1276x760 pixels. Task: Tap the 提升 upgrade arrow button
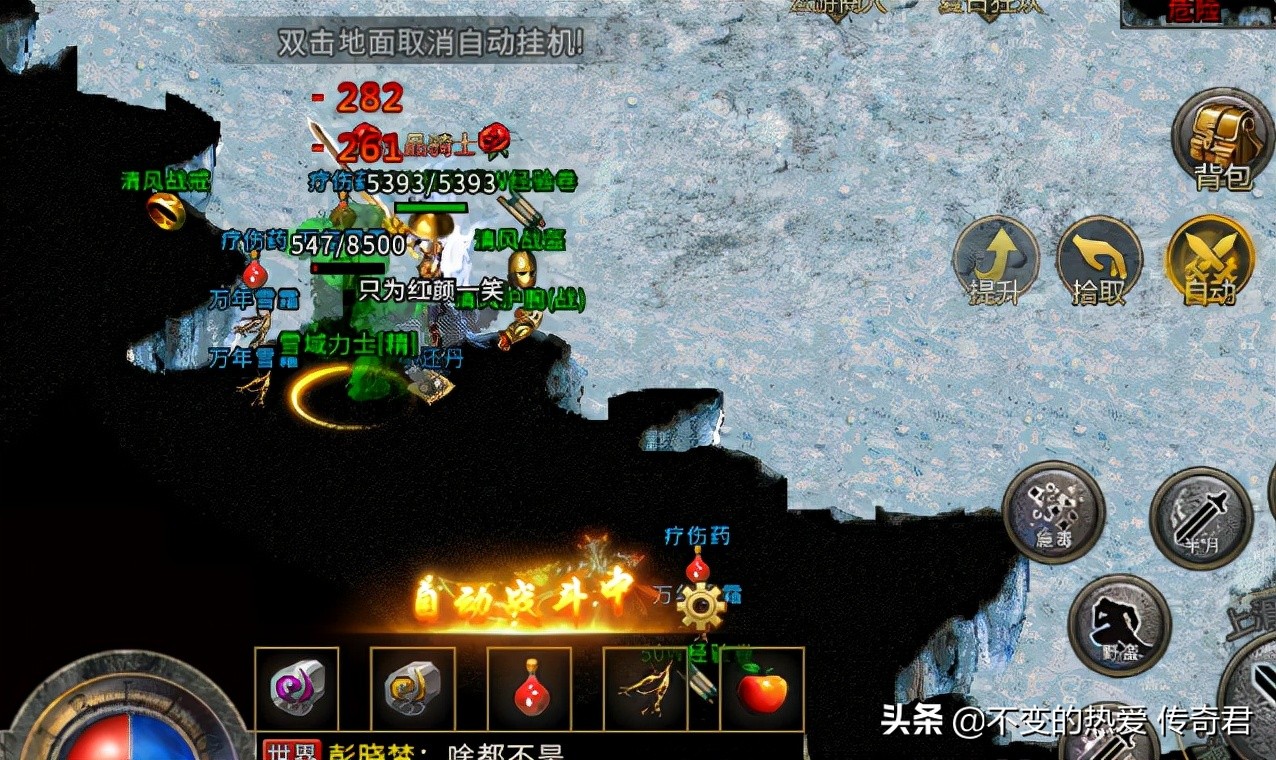tap(994, 260)
